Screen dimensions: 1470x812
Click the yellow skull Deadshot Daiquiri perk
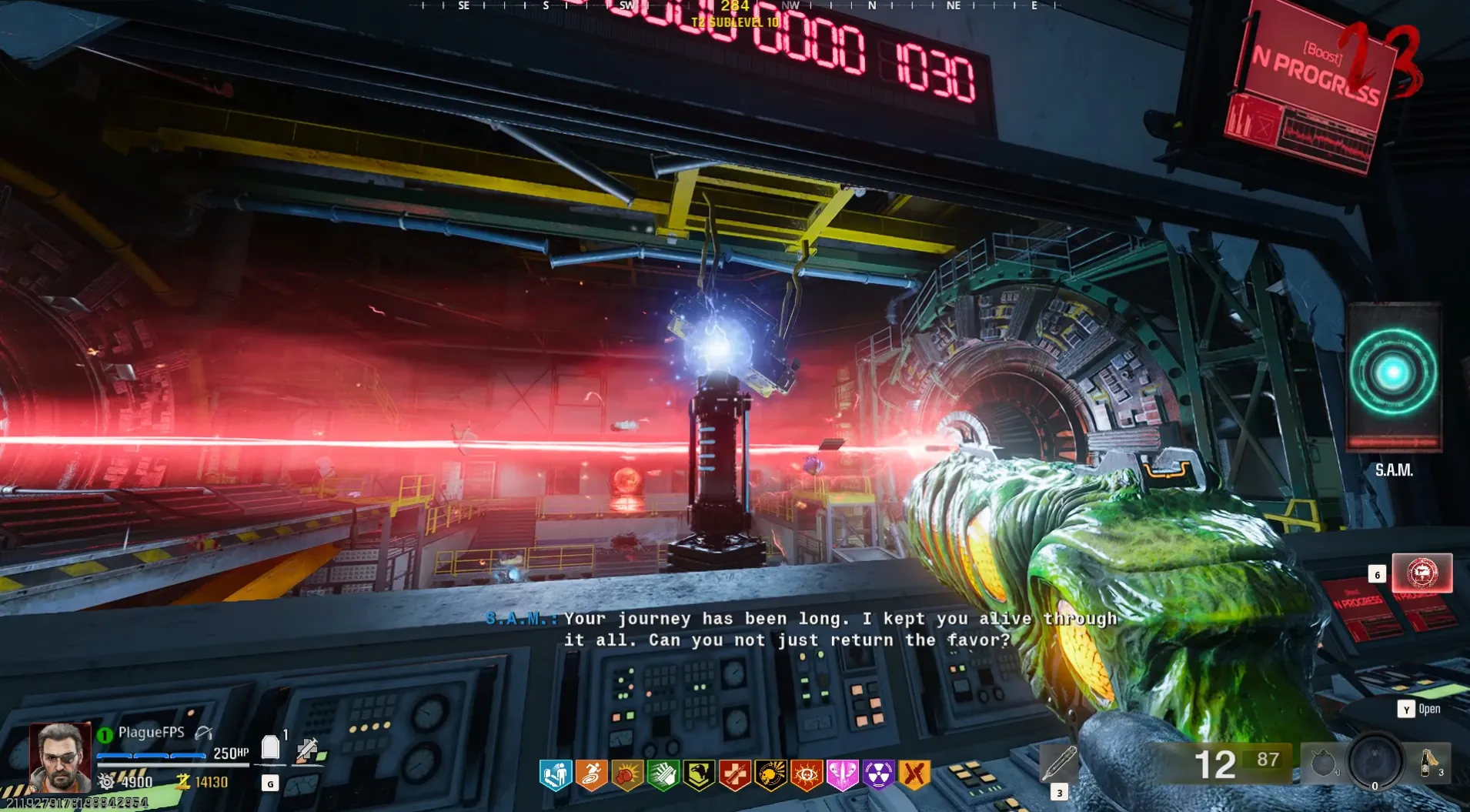[x=770, y=775]
